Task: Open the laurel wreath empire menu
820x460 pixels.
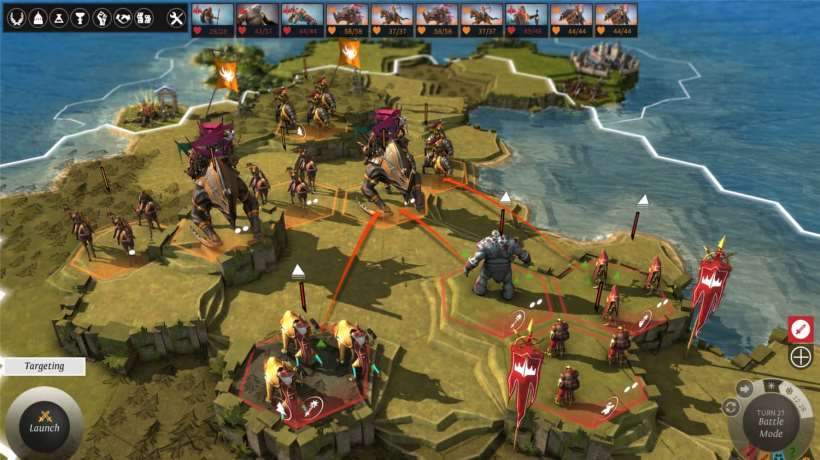Action: [17, 18]
